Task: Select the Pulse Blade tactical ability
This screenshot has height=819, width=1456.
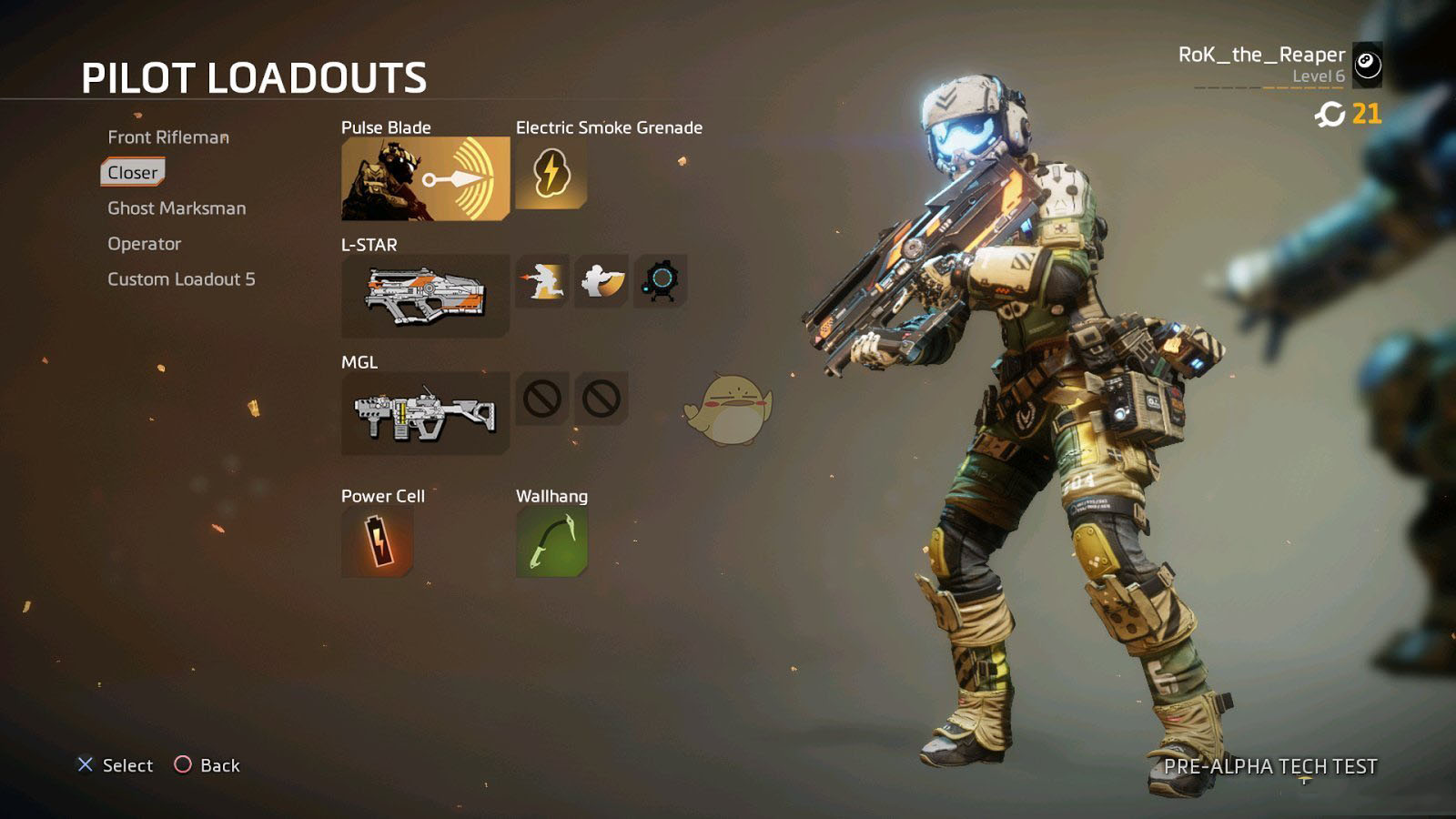Action: pyautogui.click(x=425, y=178)
